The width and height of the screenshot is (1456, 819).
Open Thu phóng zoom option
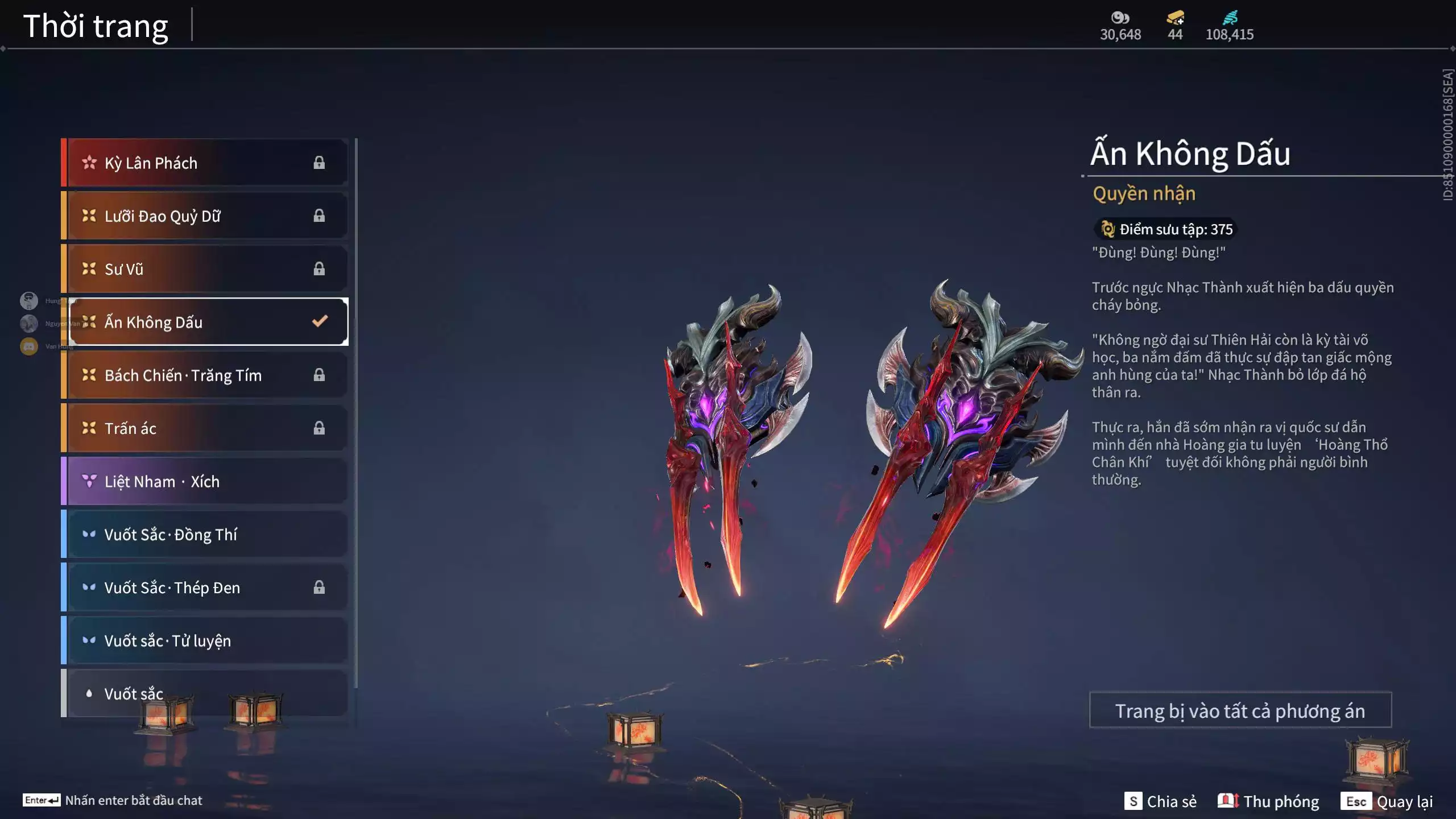(1268, 801)
